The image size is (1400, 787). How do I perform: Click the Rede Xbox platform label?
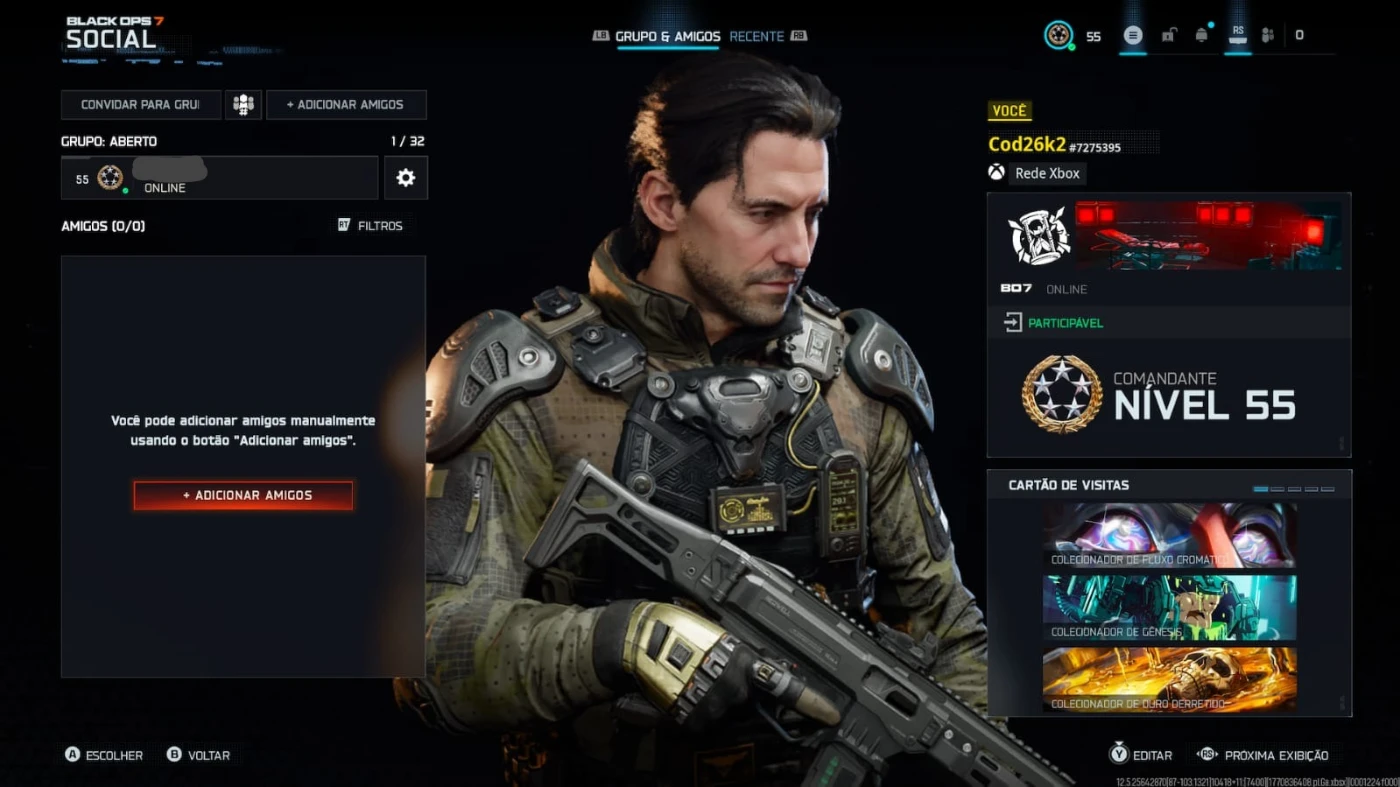click(1046, 174)
